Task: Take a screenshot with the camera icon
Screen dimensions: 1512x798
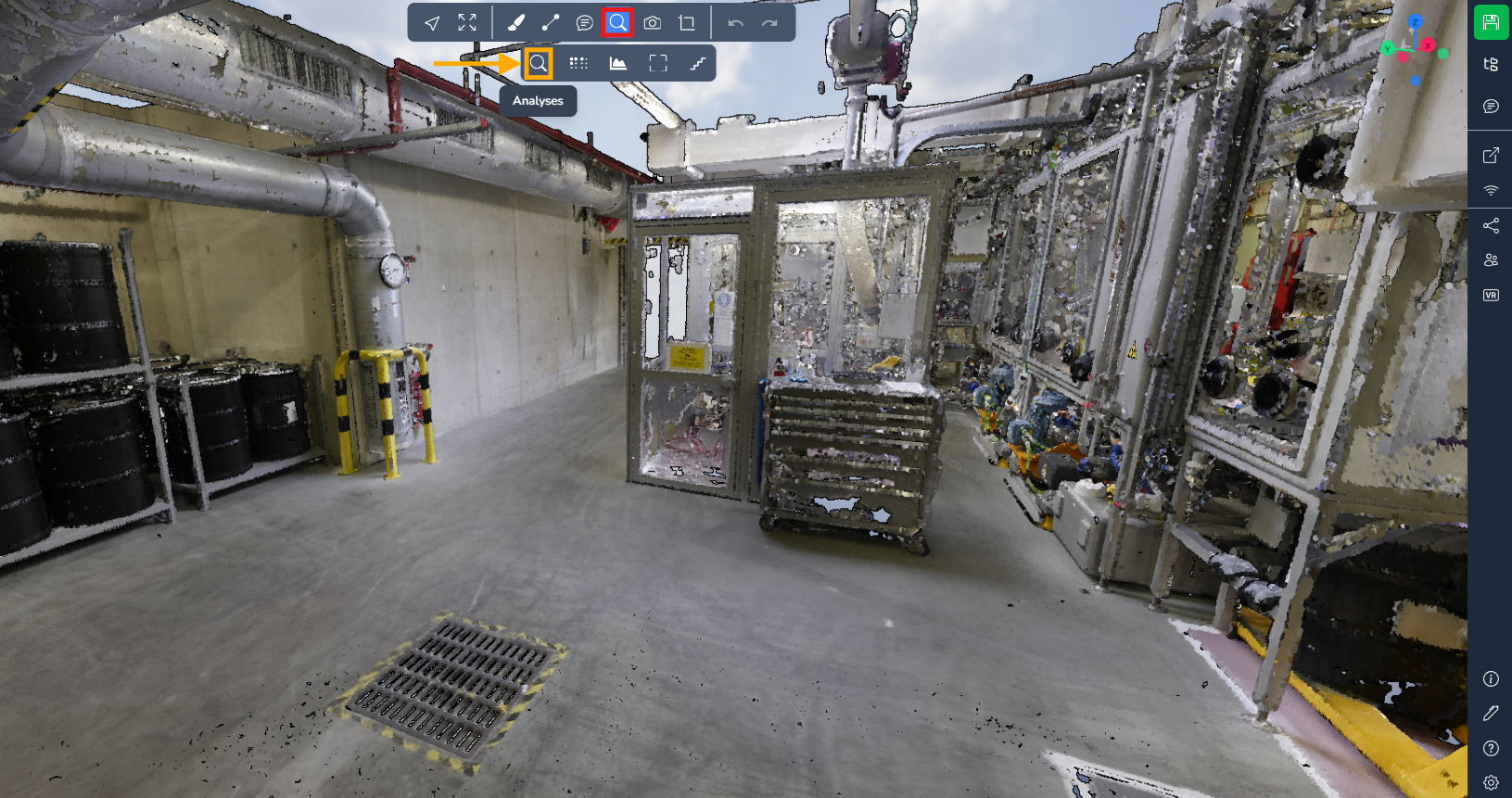Action: point(653,23)
